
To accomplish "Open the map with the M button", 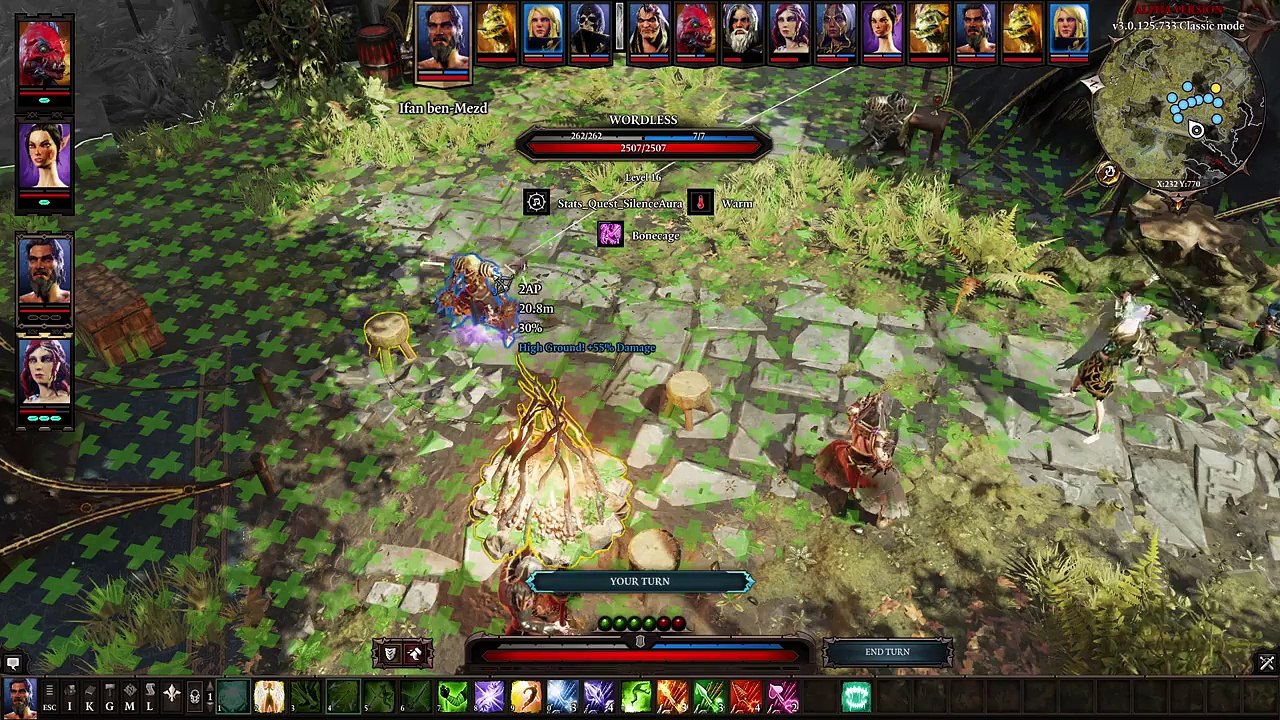I will click(129, 698).
